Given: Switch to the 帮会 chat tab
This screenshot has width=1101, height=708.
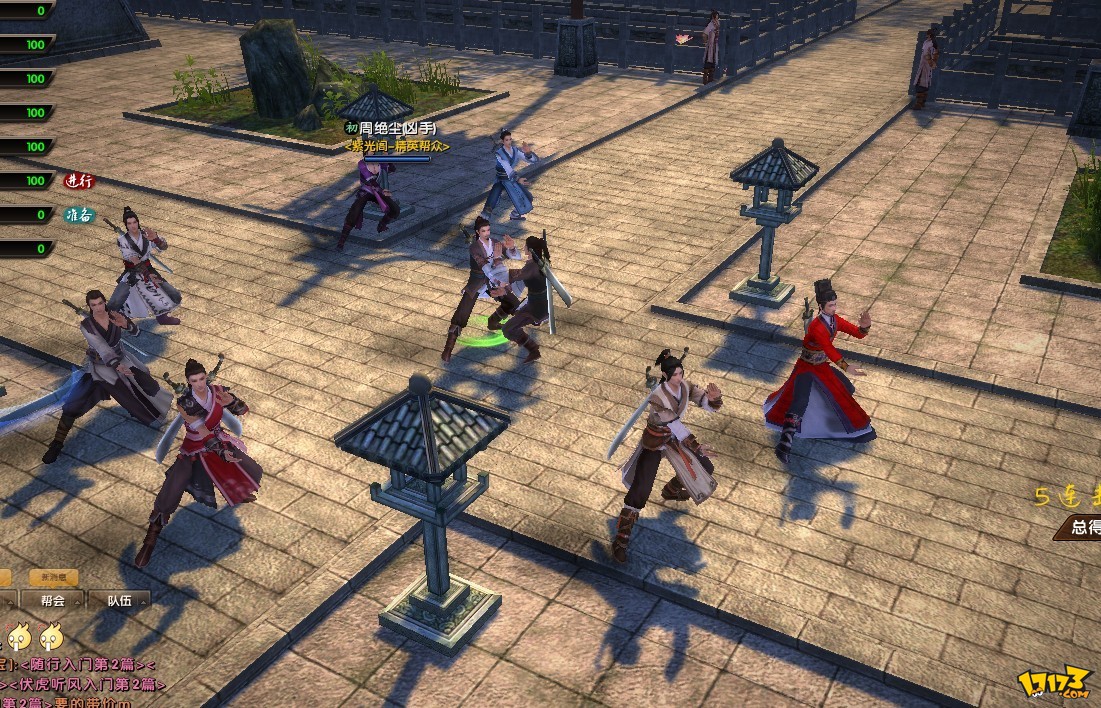Looking at the screenshot, I should pos(53,601).
